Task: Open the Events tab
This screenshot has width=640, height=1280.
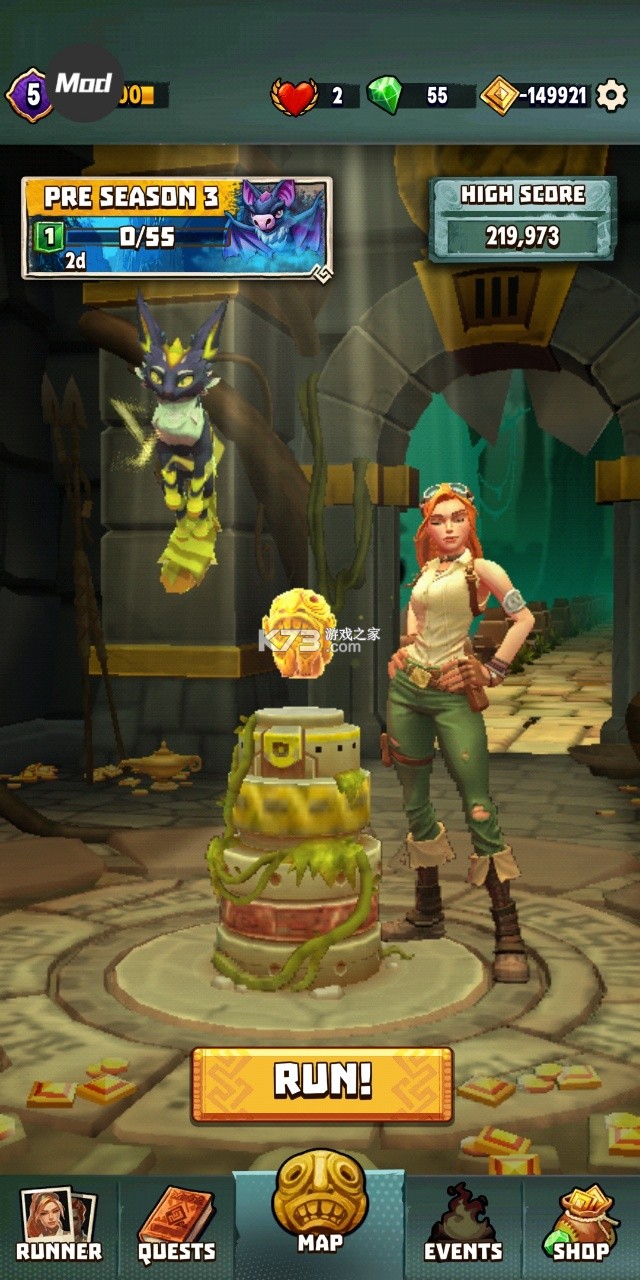Action: tap(463, 1226)
